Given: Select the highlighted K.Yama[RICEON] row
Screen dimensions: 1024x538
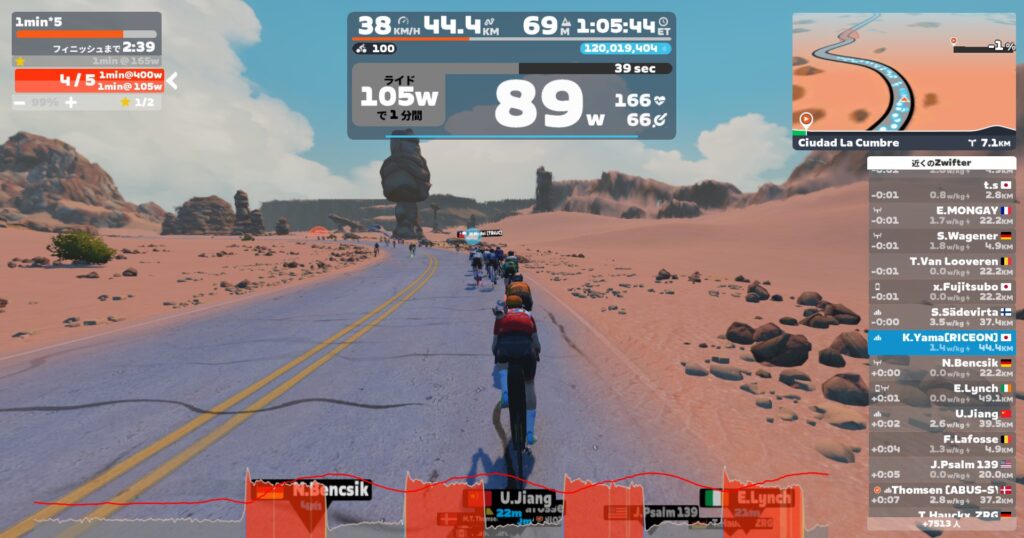Looking at the screenshot, I should 941,342.
